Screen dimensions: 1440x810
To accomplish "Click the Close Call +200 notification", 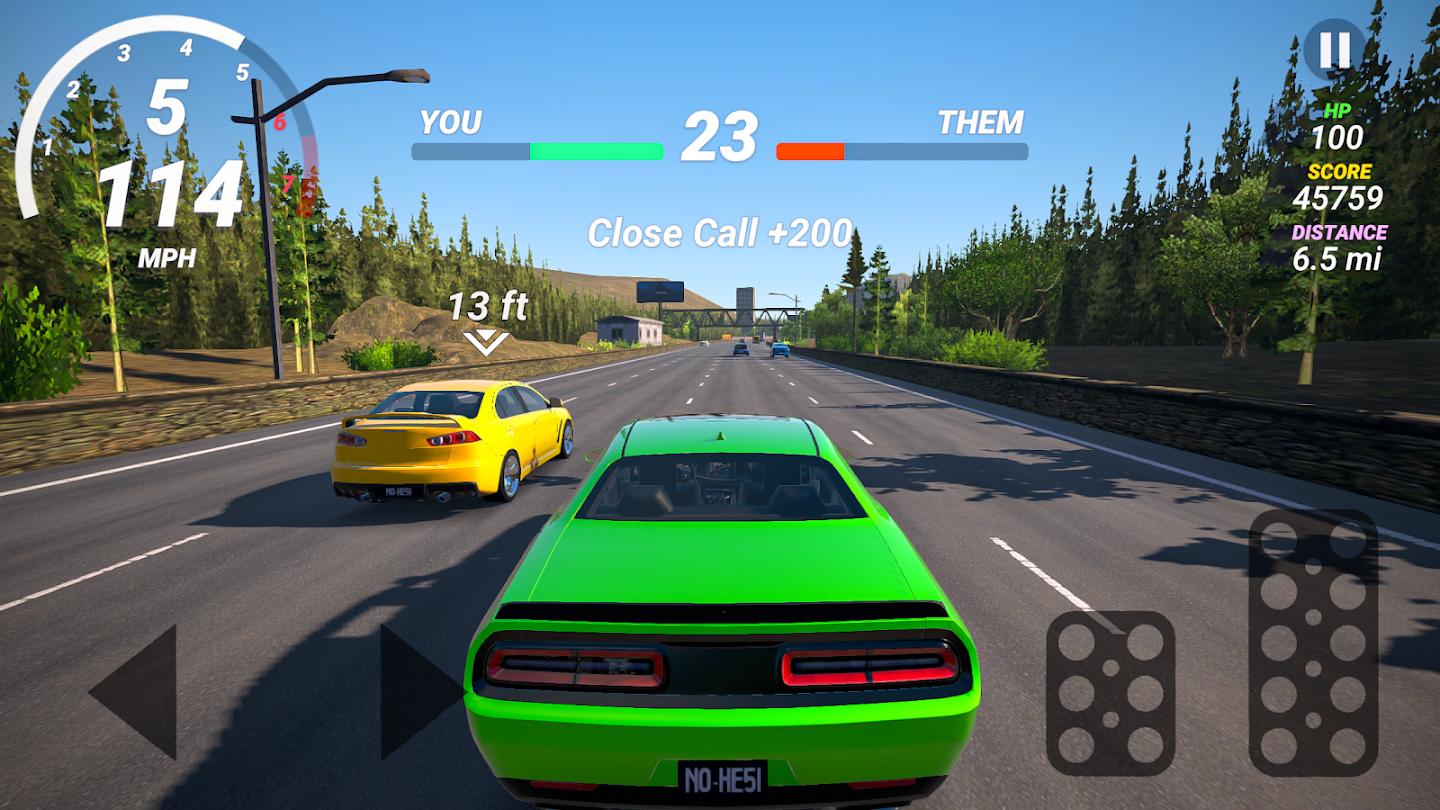I will [x=719, y=234].
